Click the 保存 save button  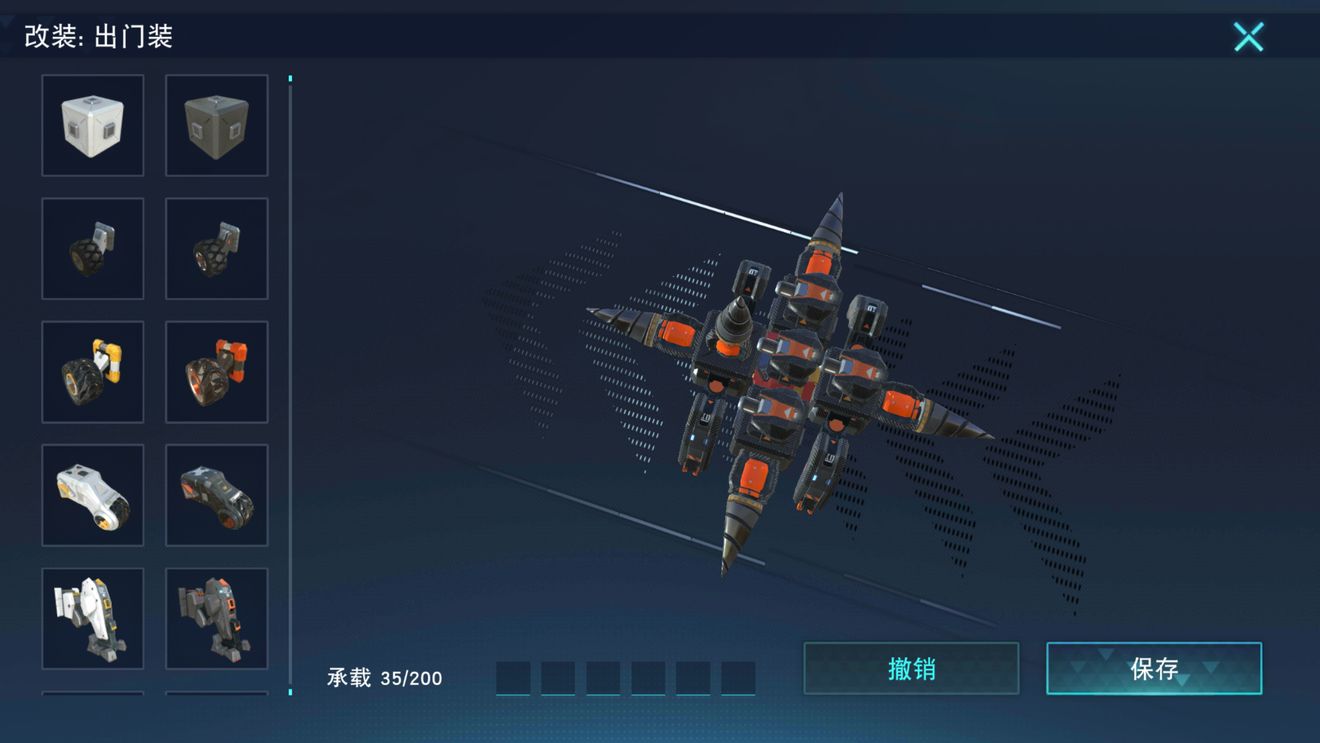(x=1154, y=668)
